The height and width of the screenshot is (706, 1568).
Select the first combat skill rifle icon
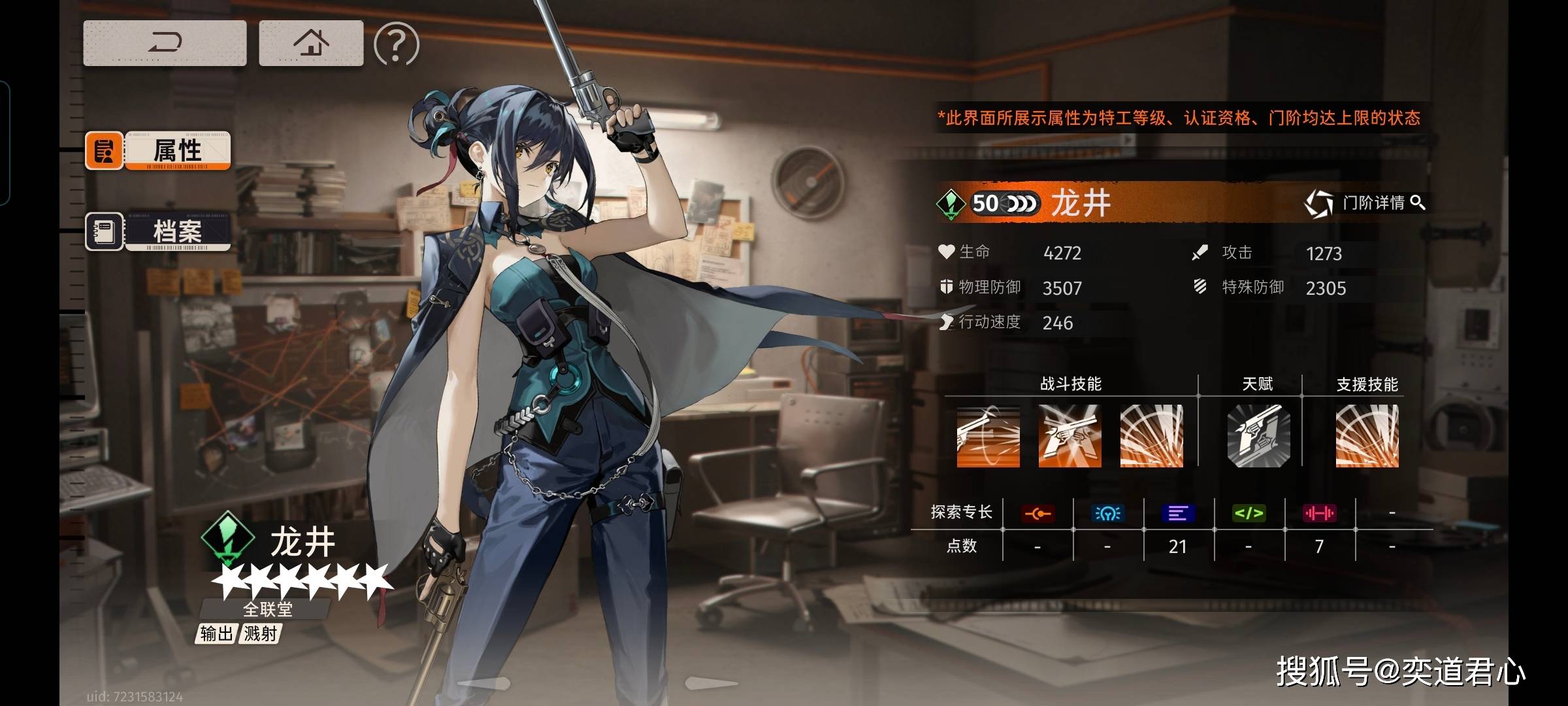[988, 436]
